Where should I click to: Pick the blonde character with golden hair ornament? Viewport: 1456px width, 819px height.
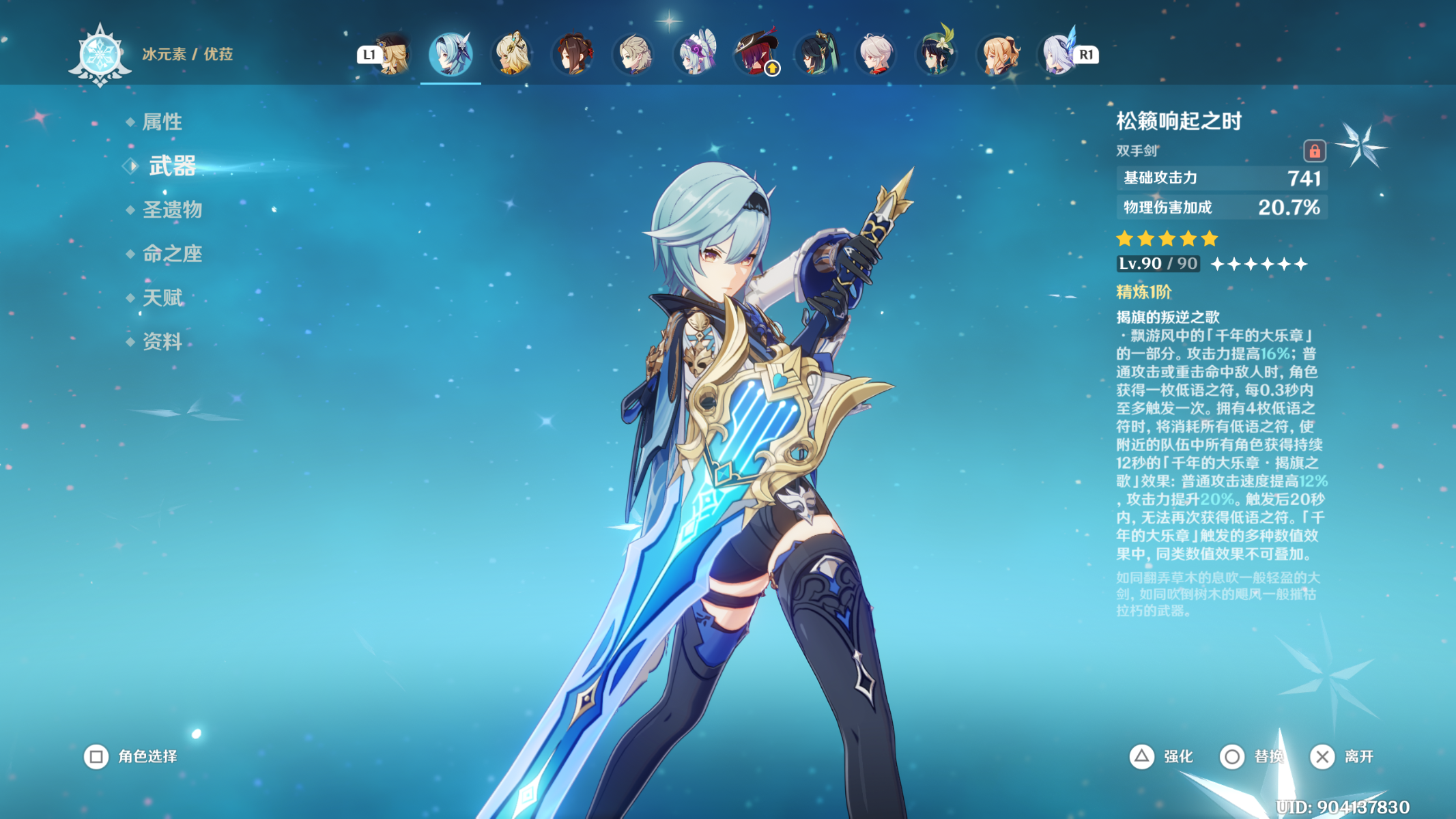click(x=512, y=54)
